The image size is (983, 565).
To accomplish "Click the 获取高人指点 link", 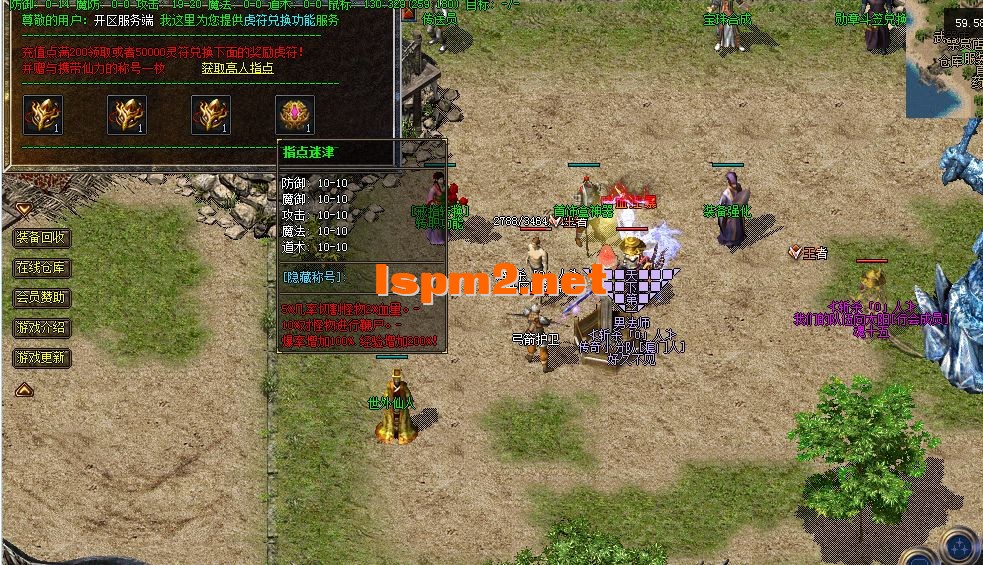I will (x=237, y=68).
